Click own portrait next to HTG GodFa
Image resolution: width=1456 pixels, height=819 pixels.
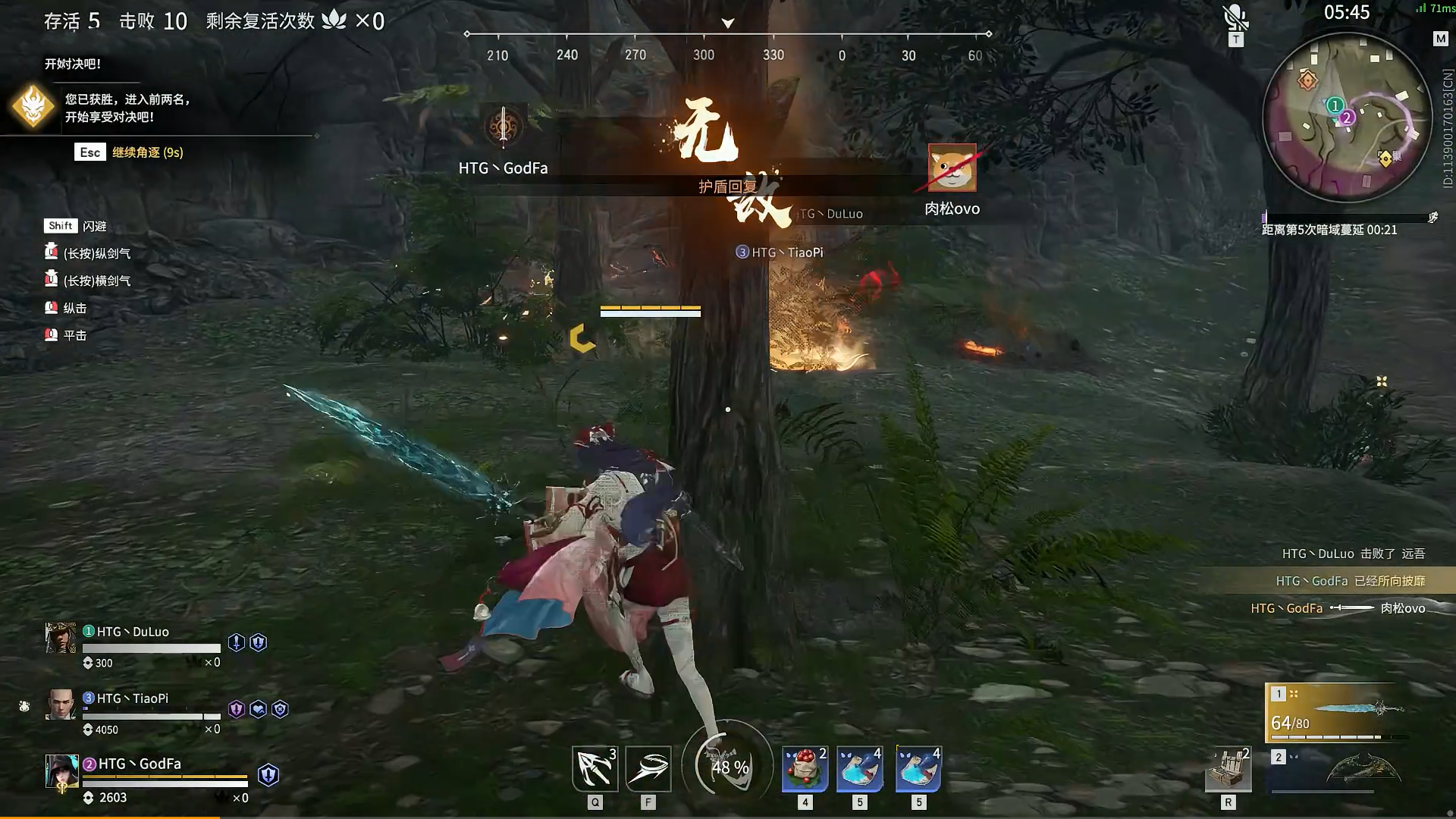61,772
